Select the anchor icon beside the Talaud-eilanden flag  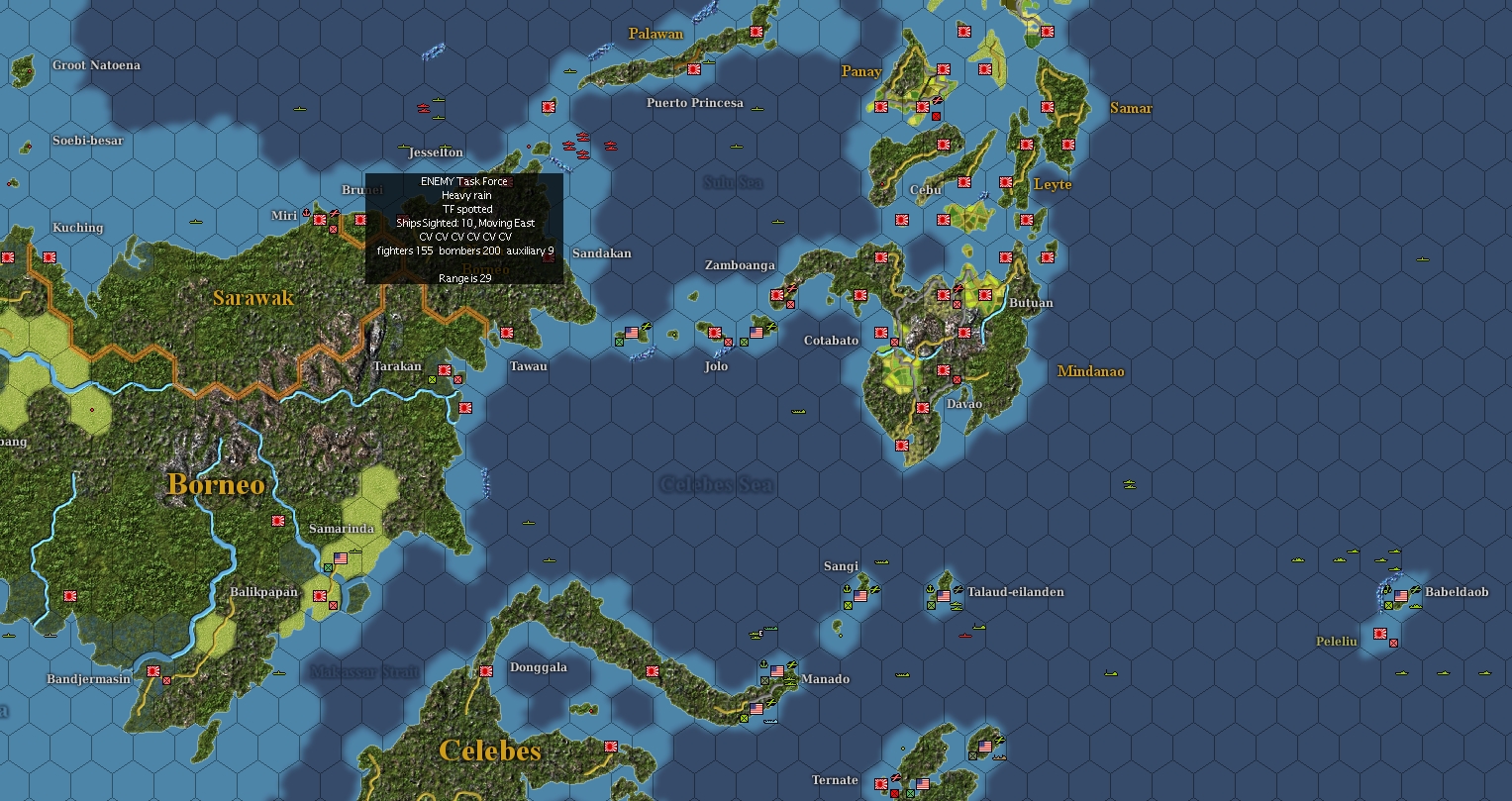point(931,588)
